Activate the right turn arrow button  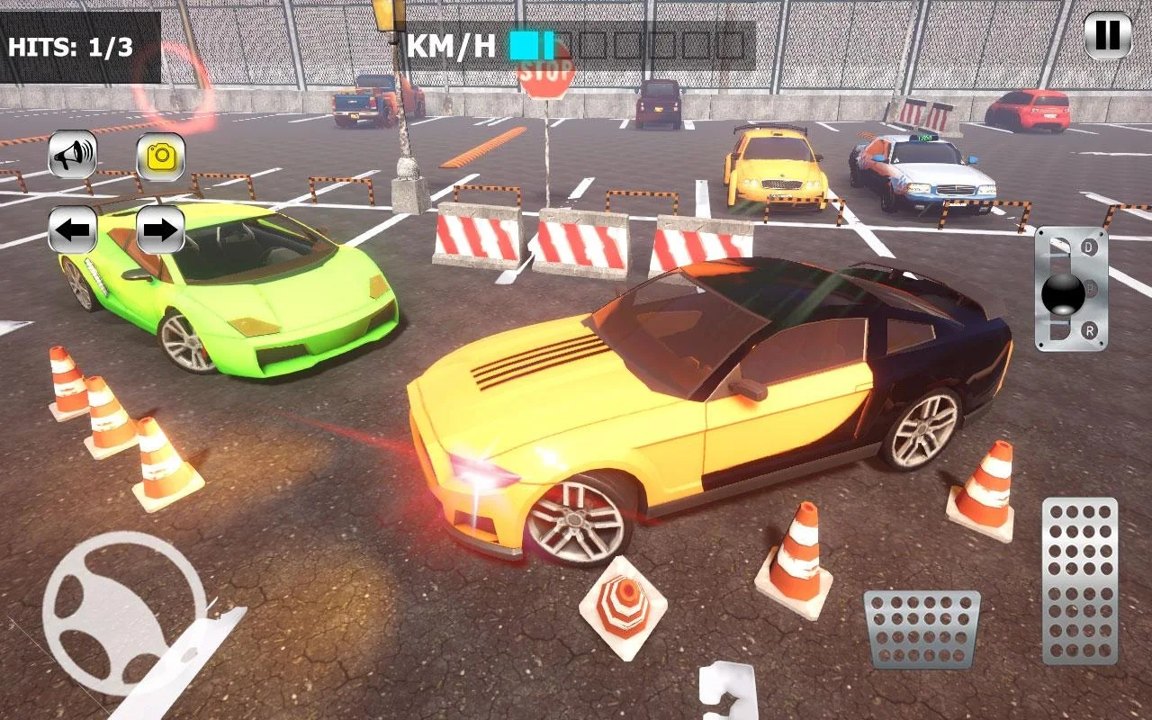pyautogui.click(x=160, y=230)
